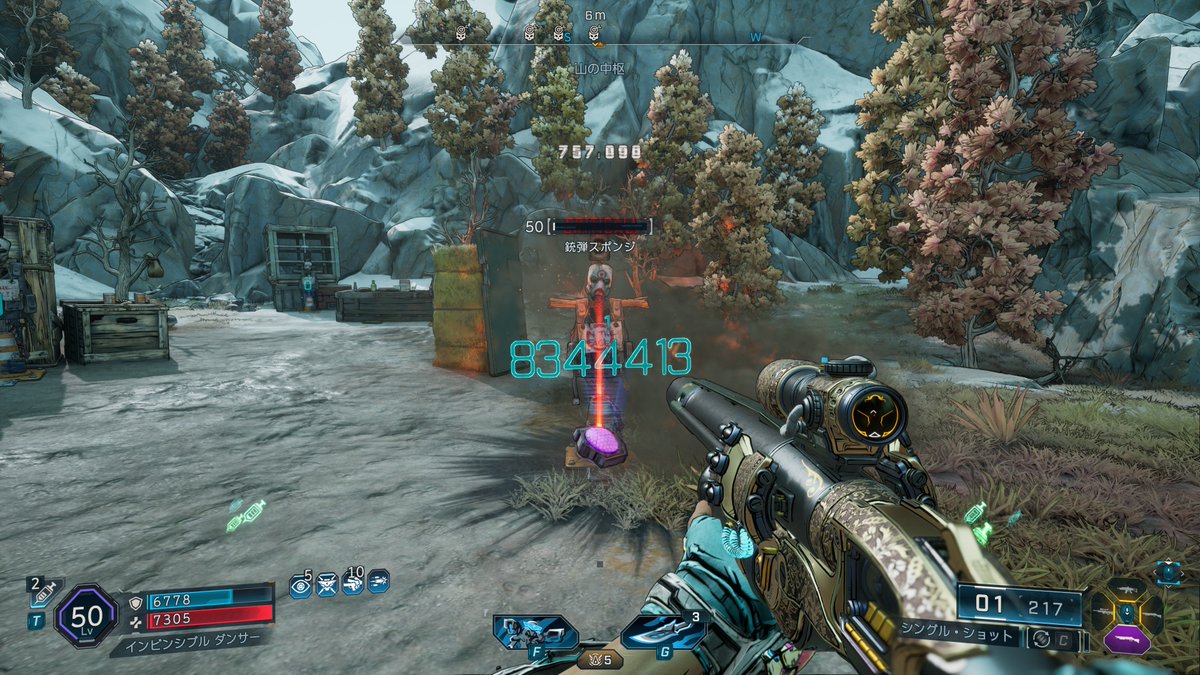Click the skull target marker showing 6 m
This screenshot has height=675, width=1200.
point(594,33)
